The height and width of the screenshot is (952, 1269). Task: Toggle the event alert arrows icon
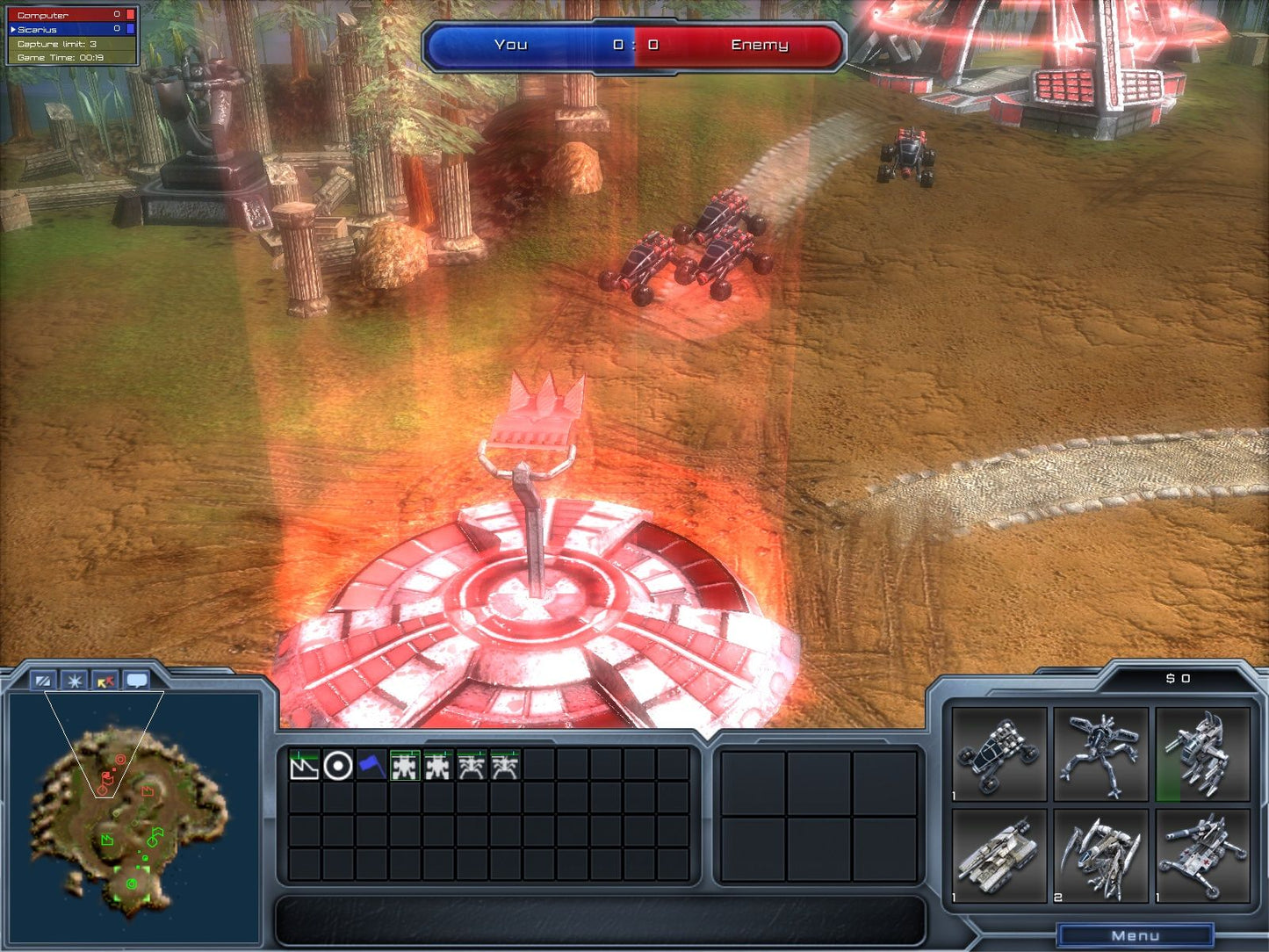tap(105, 679)
